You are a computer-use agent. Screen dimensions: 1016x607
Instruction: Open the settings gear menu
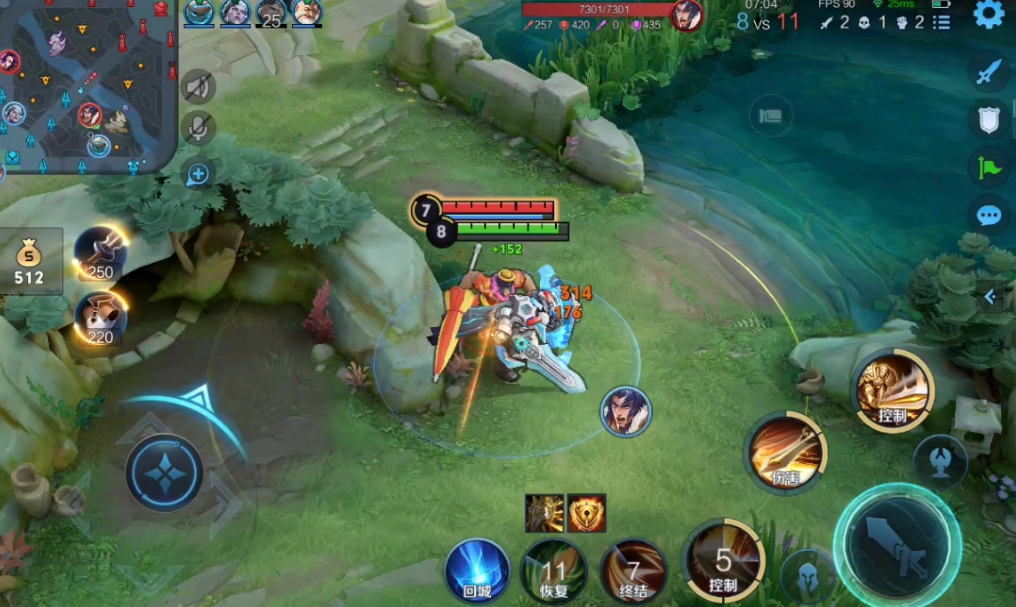pyautogui.click(x=988, y=15)
